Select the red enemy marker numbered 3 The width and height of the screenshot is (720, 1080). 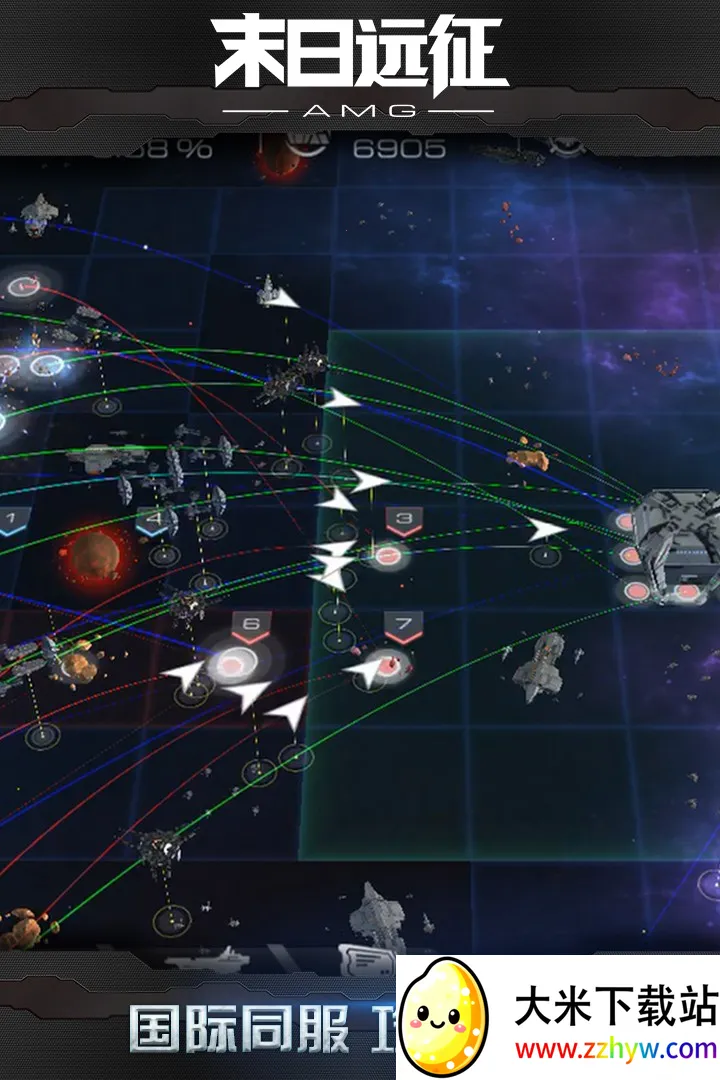(x=404, y=520)
